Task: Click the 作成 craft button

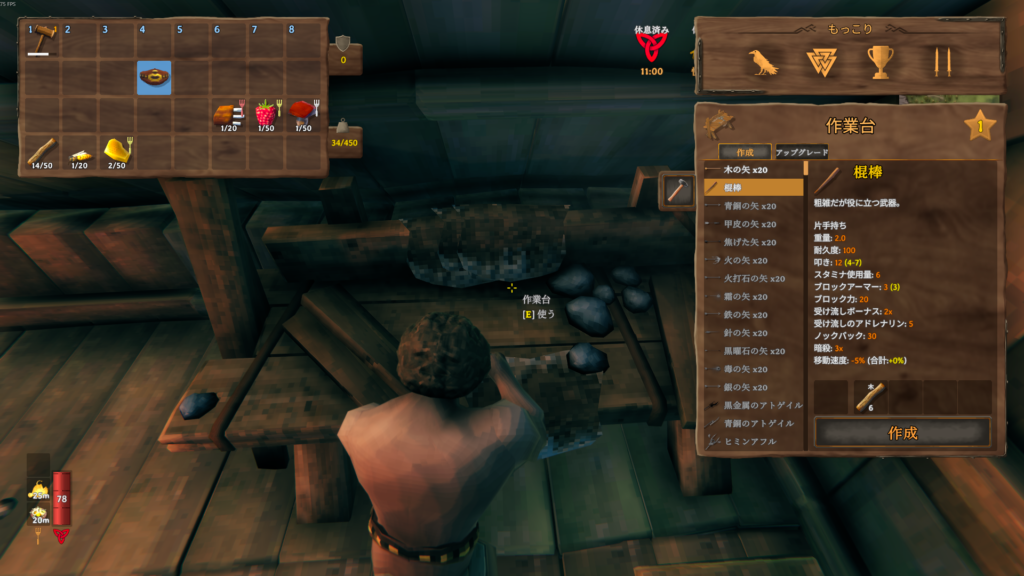Action: (902, 433)
